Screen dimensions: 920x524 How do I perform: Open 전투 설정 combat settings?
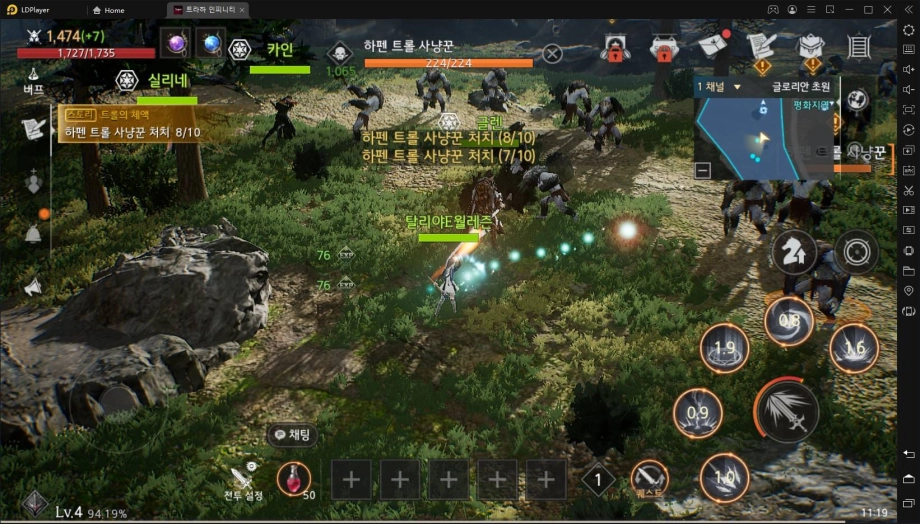tap(243, 482)
